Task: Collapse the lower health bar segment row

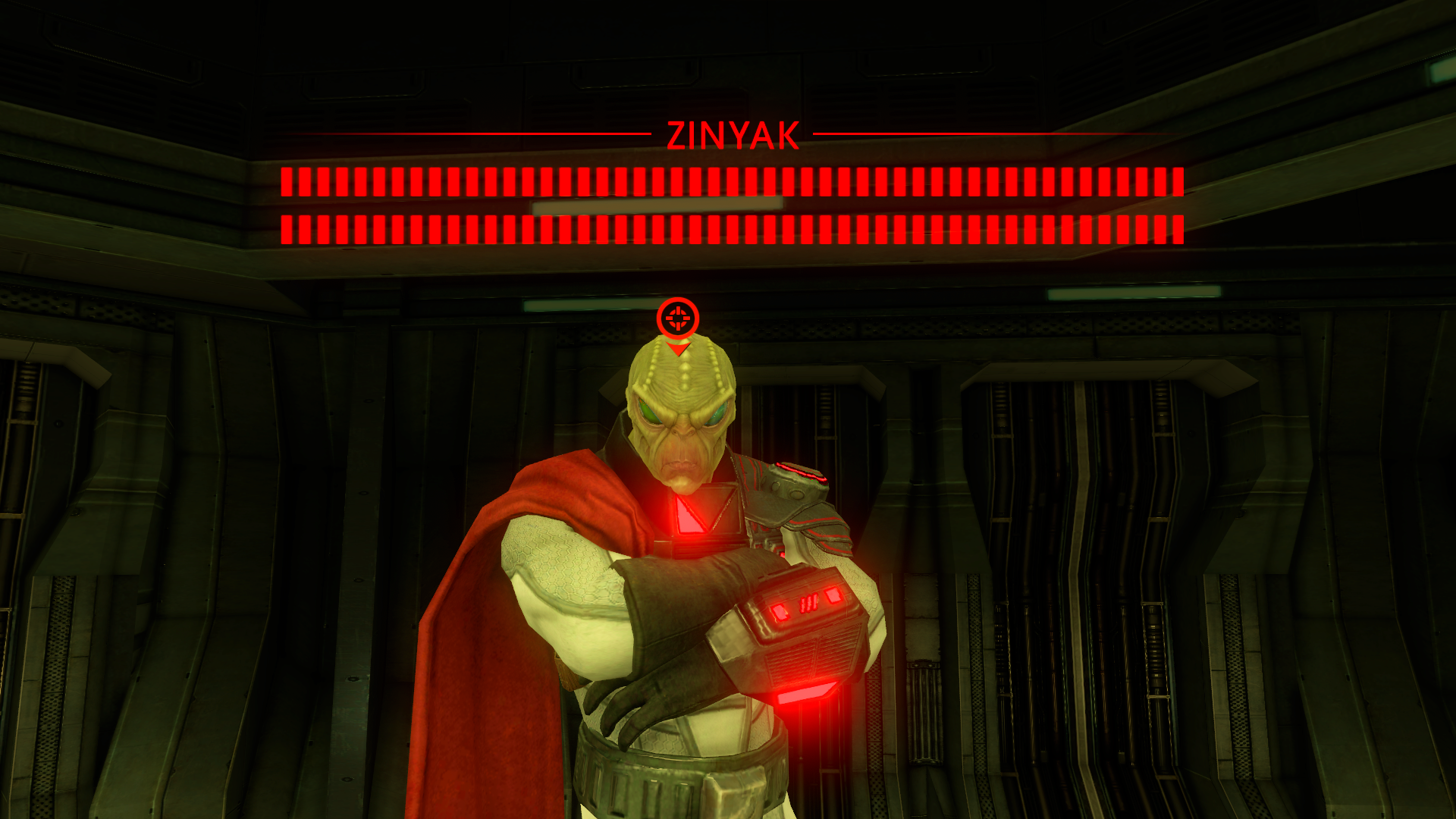Action: click(x=728, y=227)
